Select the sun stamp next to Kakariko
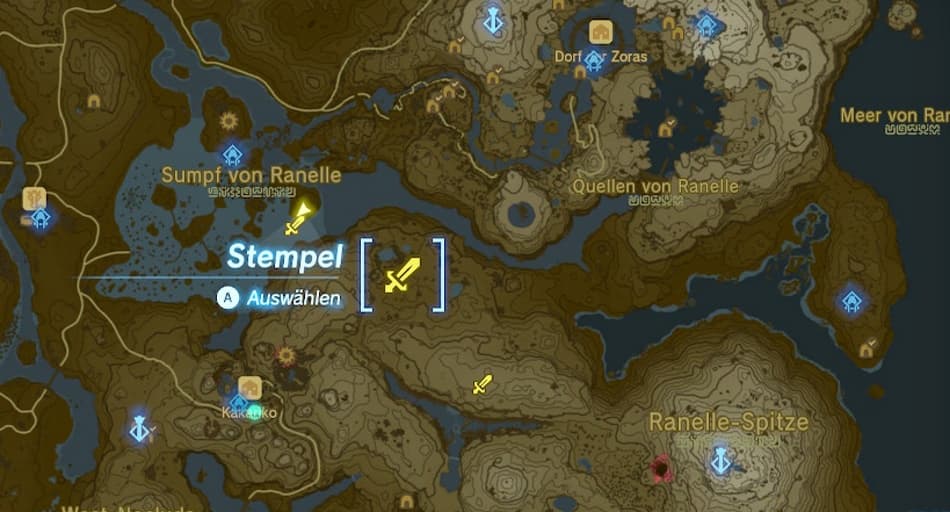The width and height of the screenshot is (950, 512). point(288,356)
